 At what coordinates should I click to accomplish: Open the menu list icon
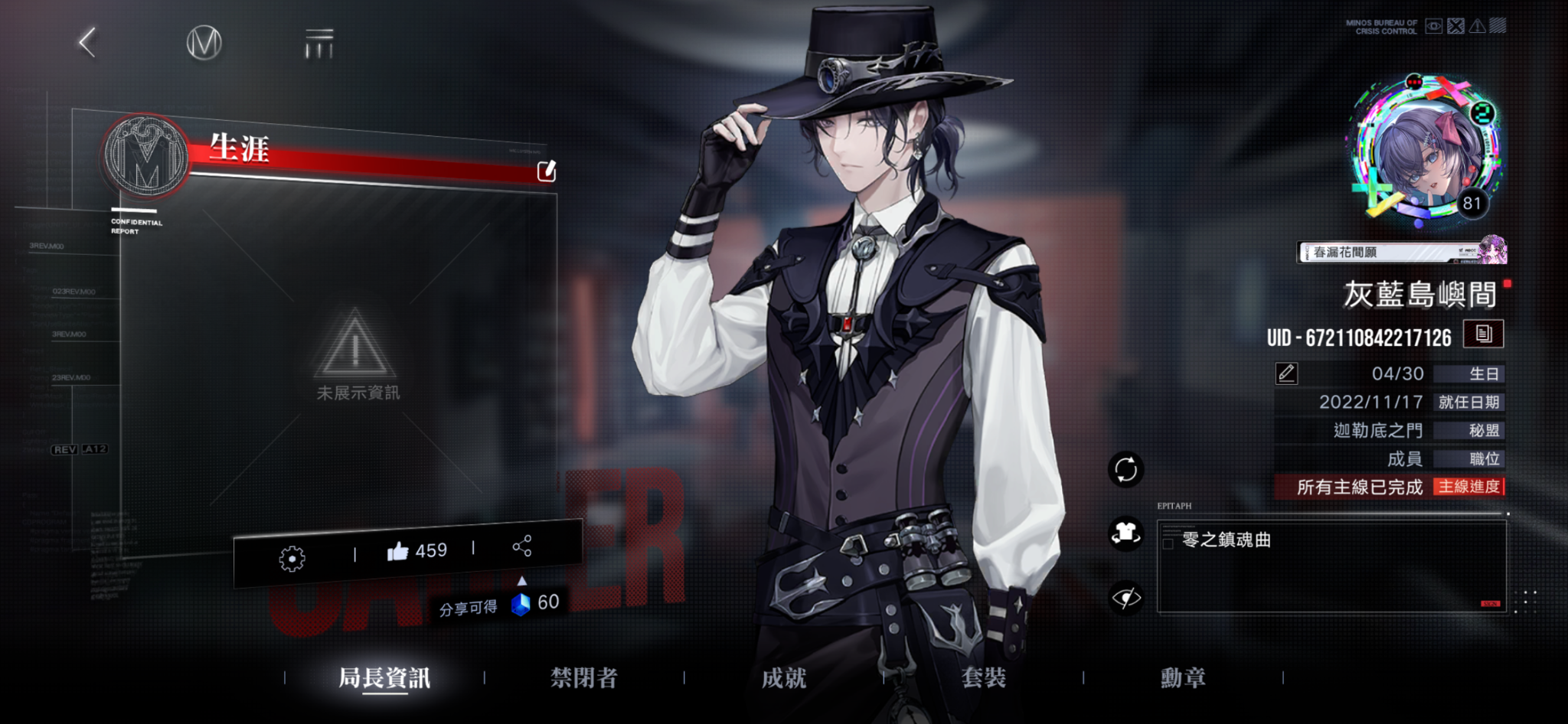pyautogui.click(x=319, y=44)
